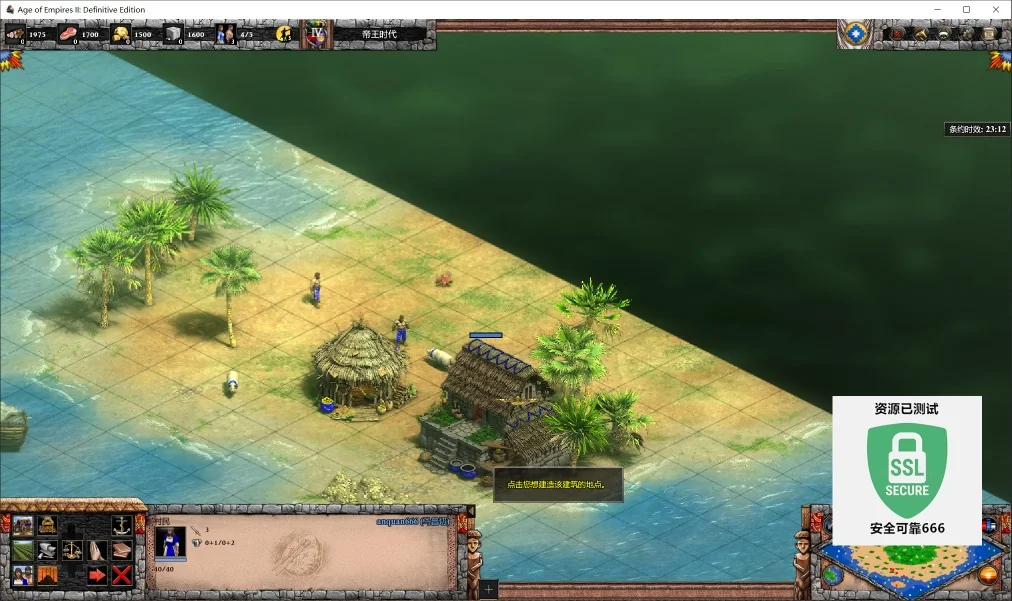Click the blue civilization emblem
Image resolution: width=1012 pixels, height=601 pixels.
click(855, 34)
